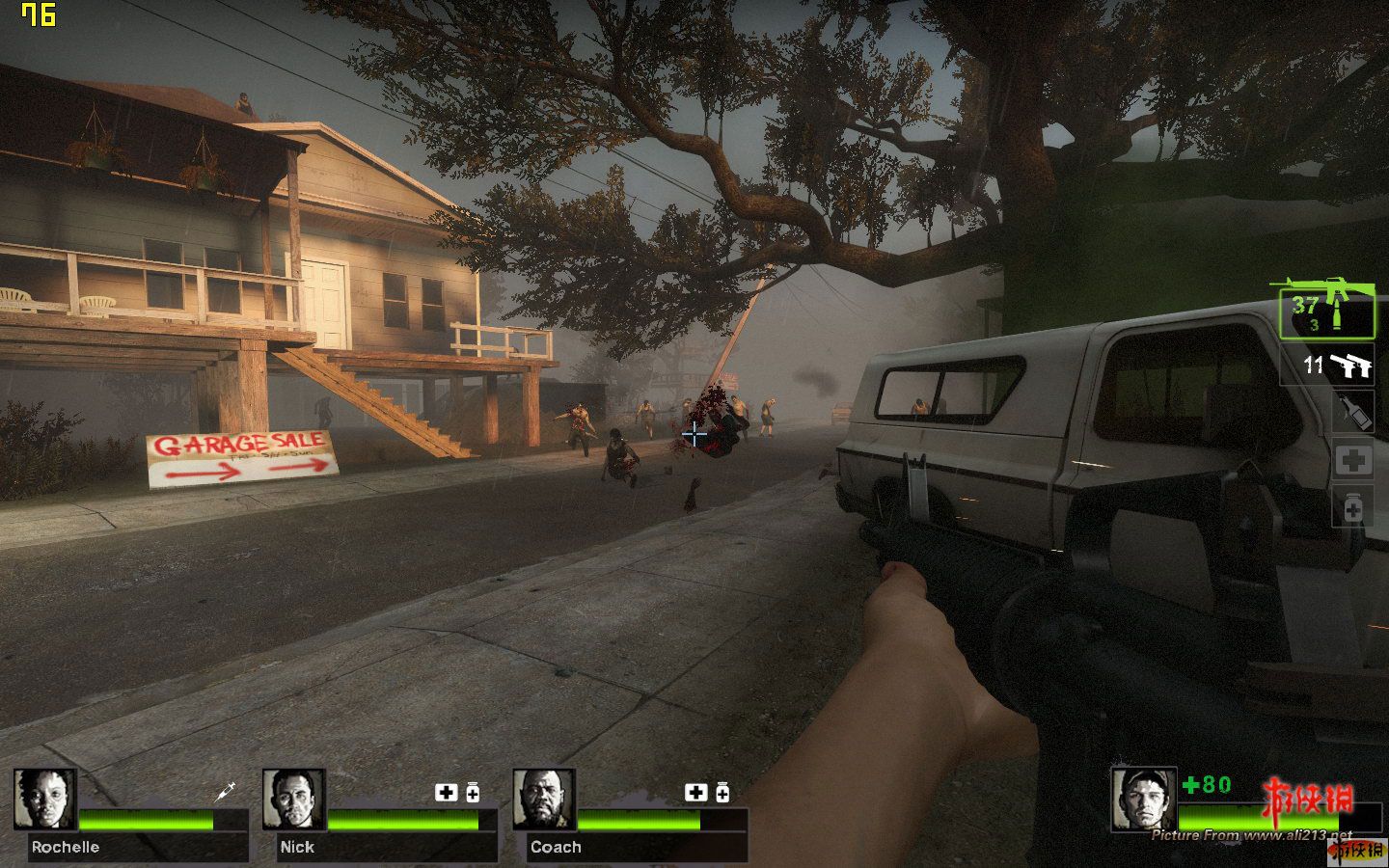Click Rochelle's adrenaline shot icon
This screenshot has width=1389, height=868.
point(226,792)
